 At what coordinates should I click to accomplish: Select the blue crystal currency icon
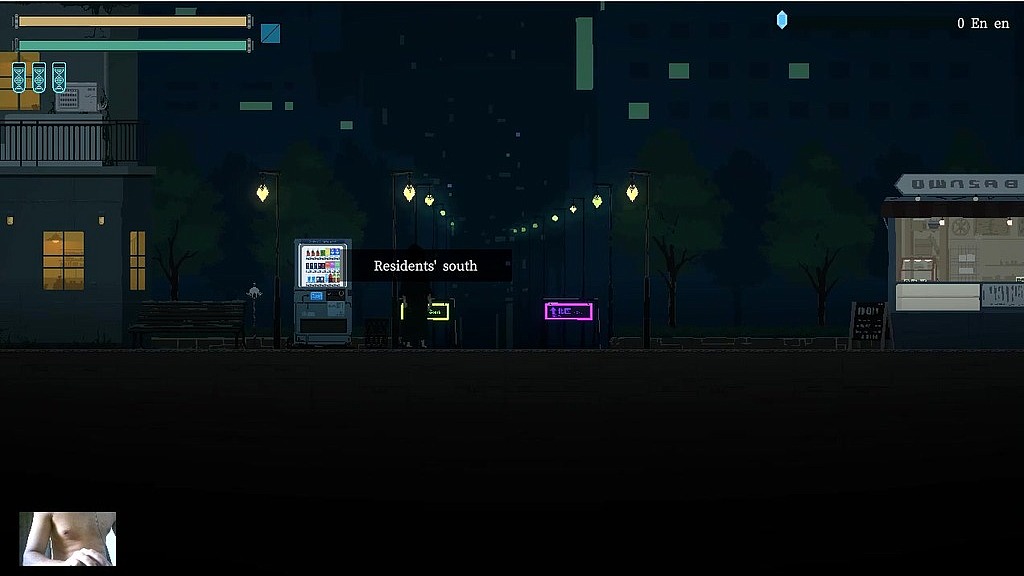782,20
